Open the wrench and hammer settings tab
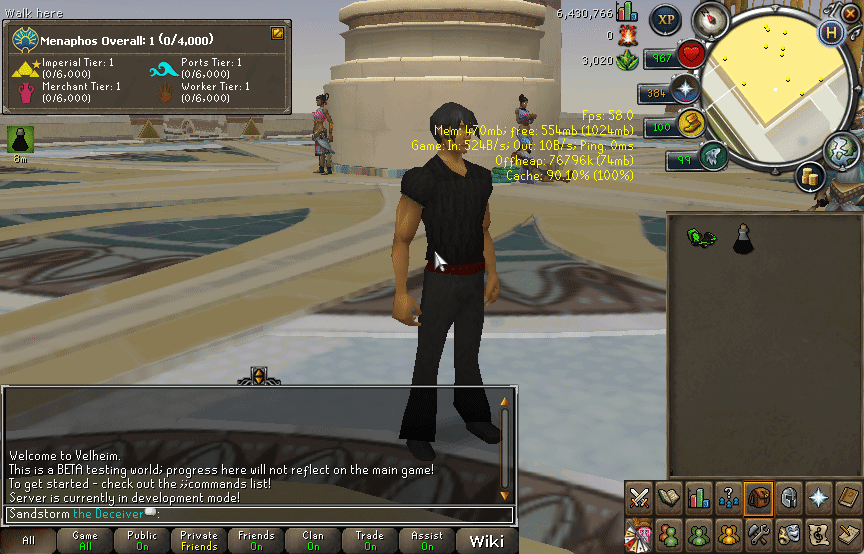This screenshot has width=864, height=554. tap(759, 532)
